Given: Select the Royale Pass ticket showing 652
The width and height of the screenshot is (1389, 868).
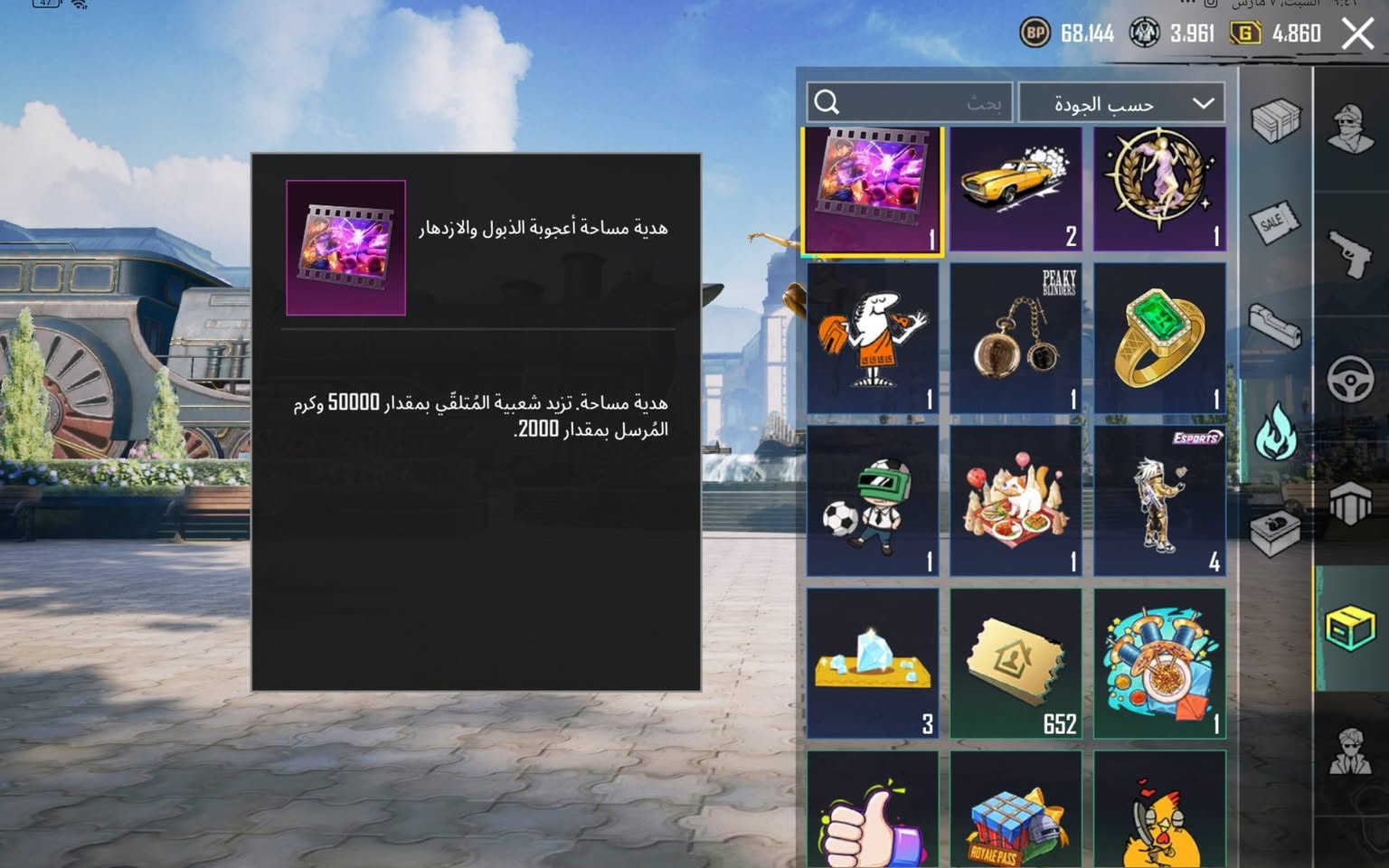Looking at the screenshot, I should coord(1016,663).
